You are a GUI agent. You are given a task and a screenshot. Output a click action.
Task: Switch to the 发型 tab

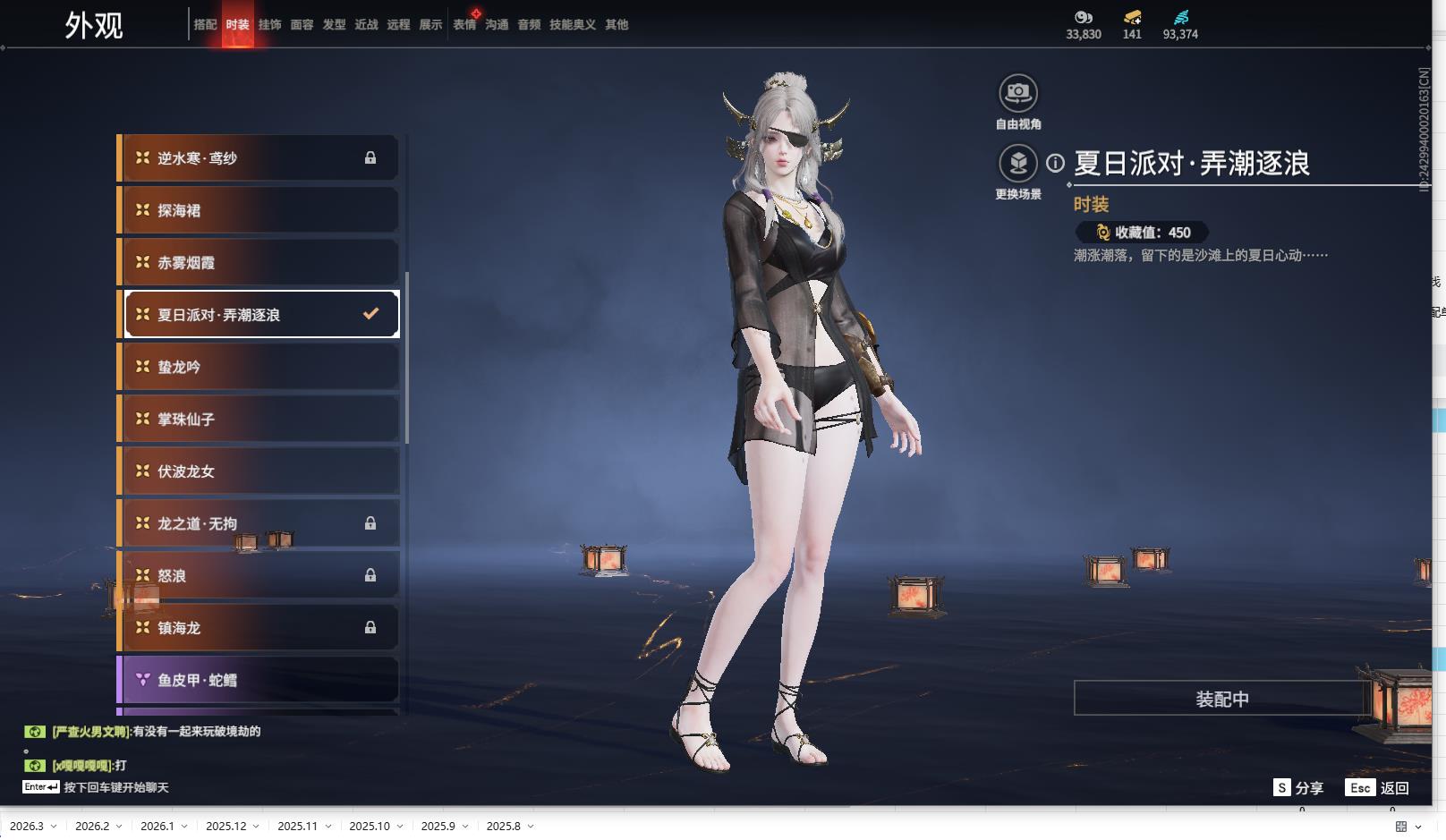[x=334, y=25]
